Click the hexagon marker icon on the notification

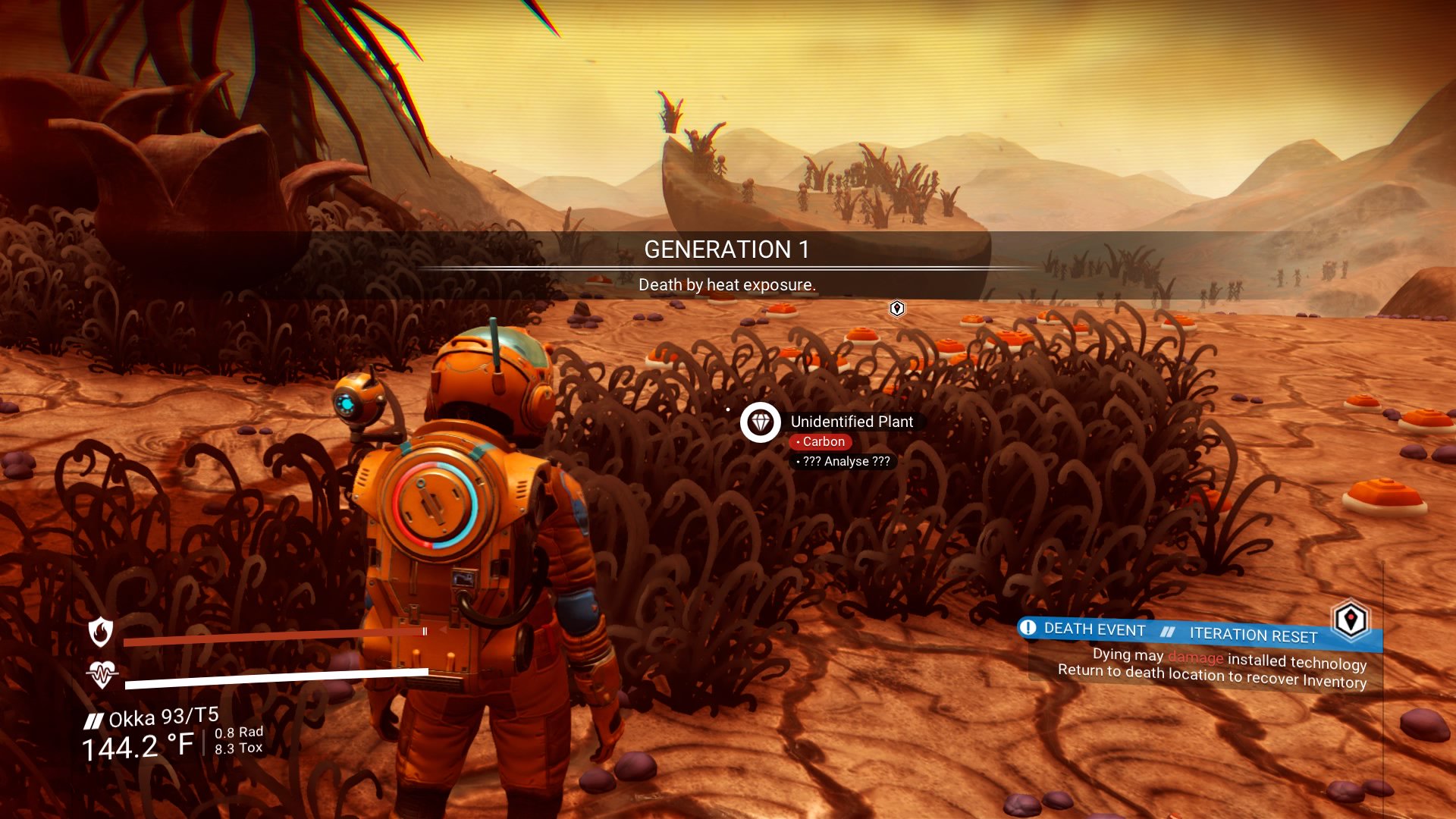(x=1351, y=620)
